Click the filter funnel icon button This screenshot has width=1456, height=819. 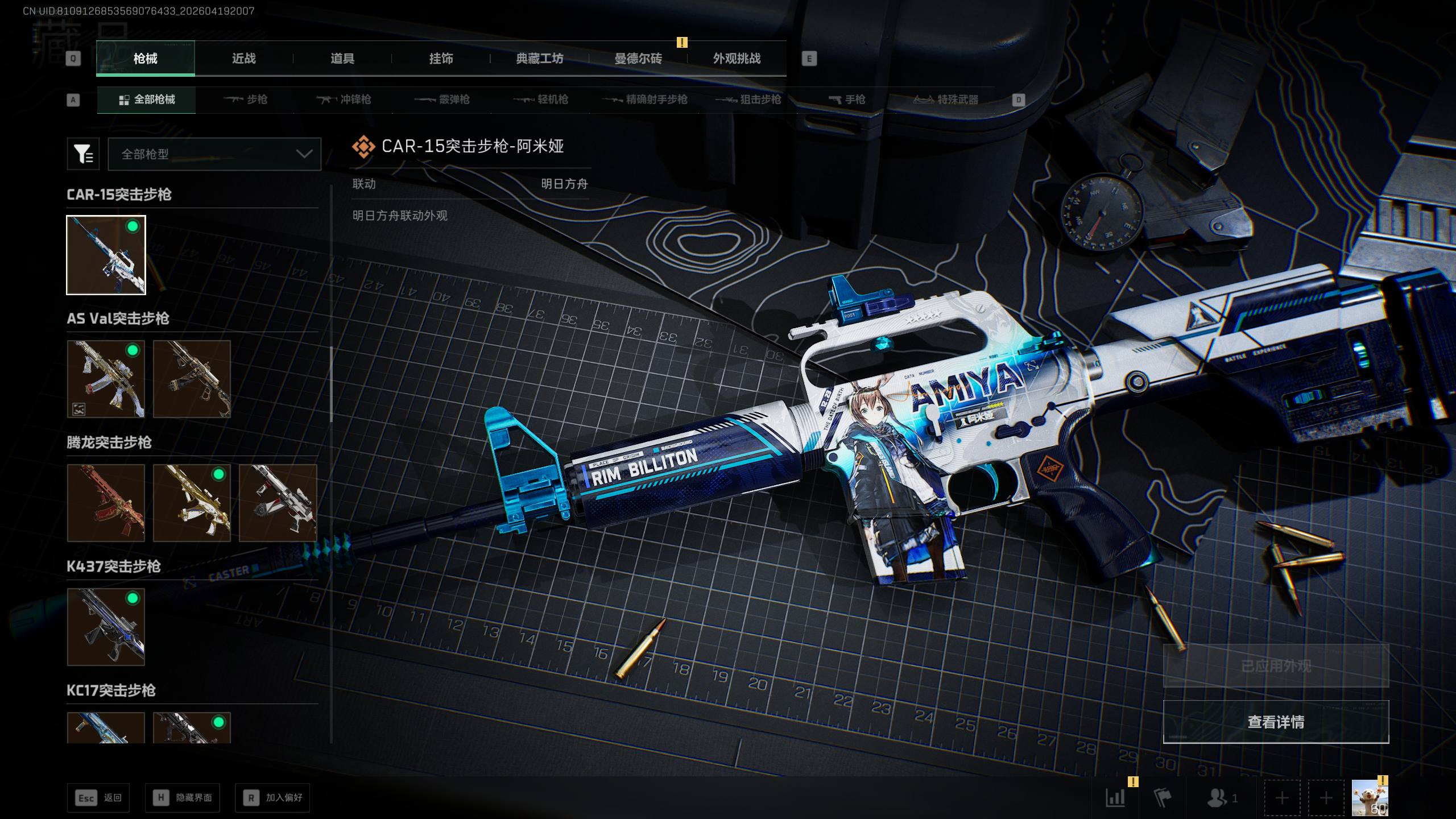(x=83, y=154)
